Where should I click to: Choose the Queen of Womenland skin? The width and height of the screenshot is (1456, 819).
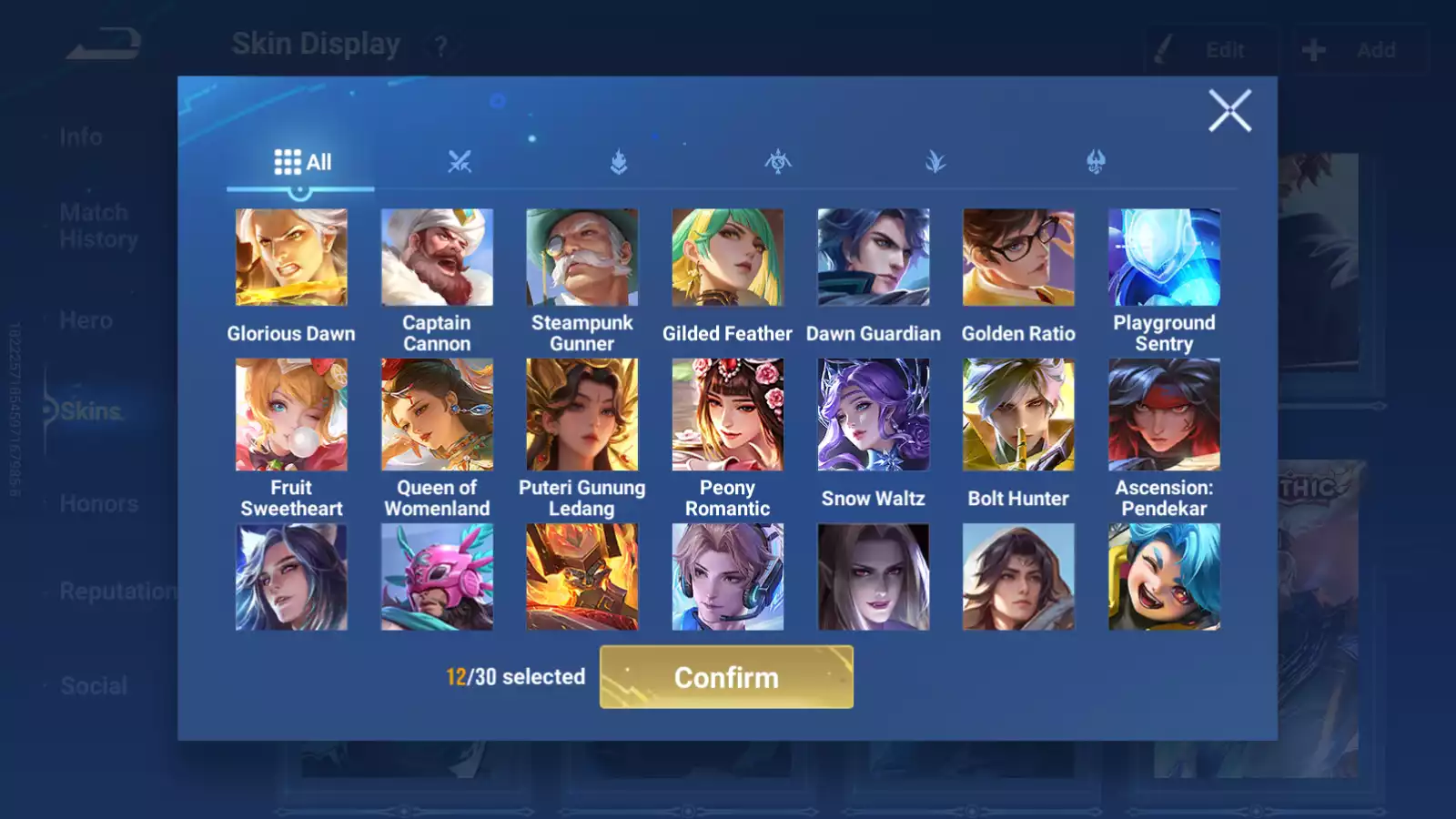click(x=437, y=415)
